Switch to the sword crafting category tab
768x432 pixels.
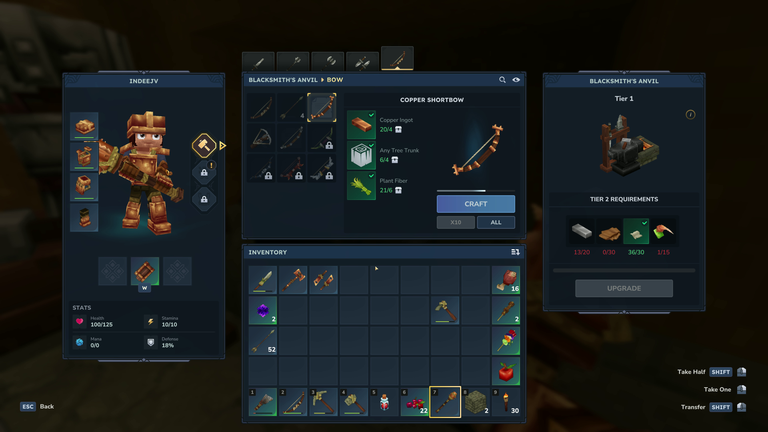click(x=259, y=61)
